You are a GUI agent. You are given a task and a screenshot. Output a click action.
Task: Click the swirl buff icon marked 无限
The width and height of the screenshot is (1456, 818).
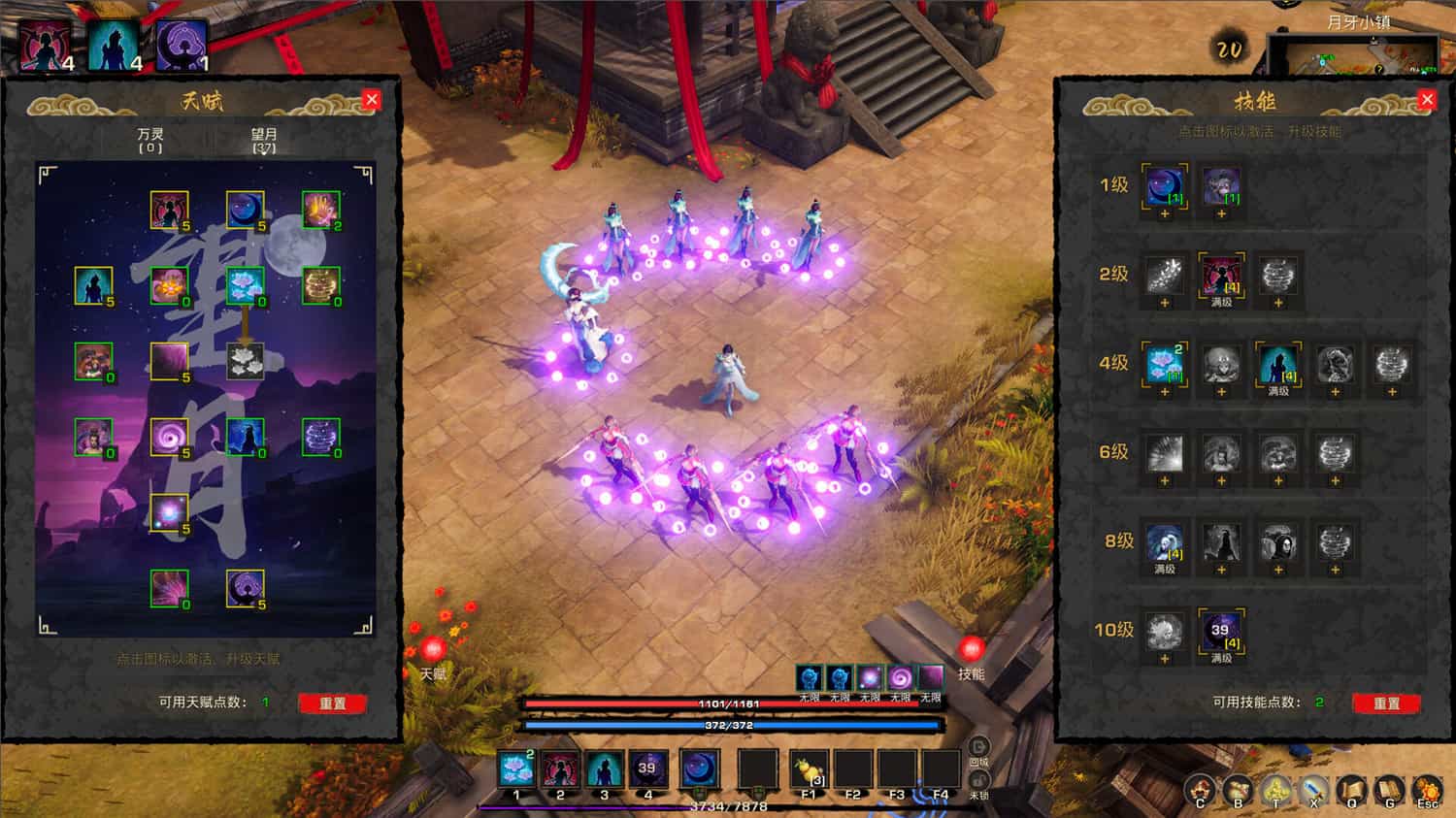click(900, 677)
